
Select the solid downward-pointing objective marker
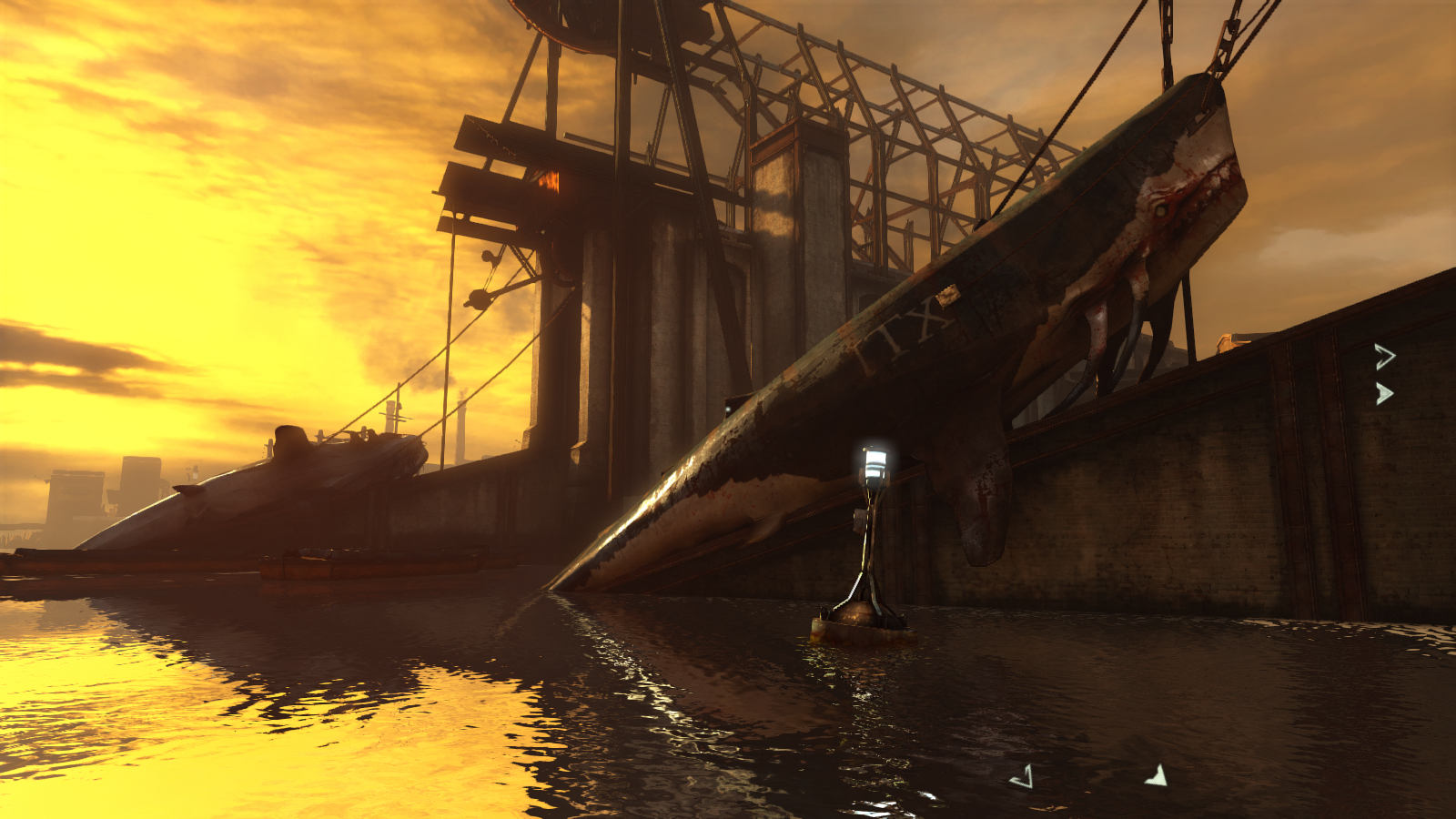coord(1157,775)
